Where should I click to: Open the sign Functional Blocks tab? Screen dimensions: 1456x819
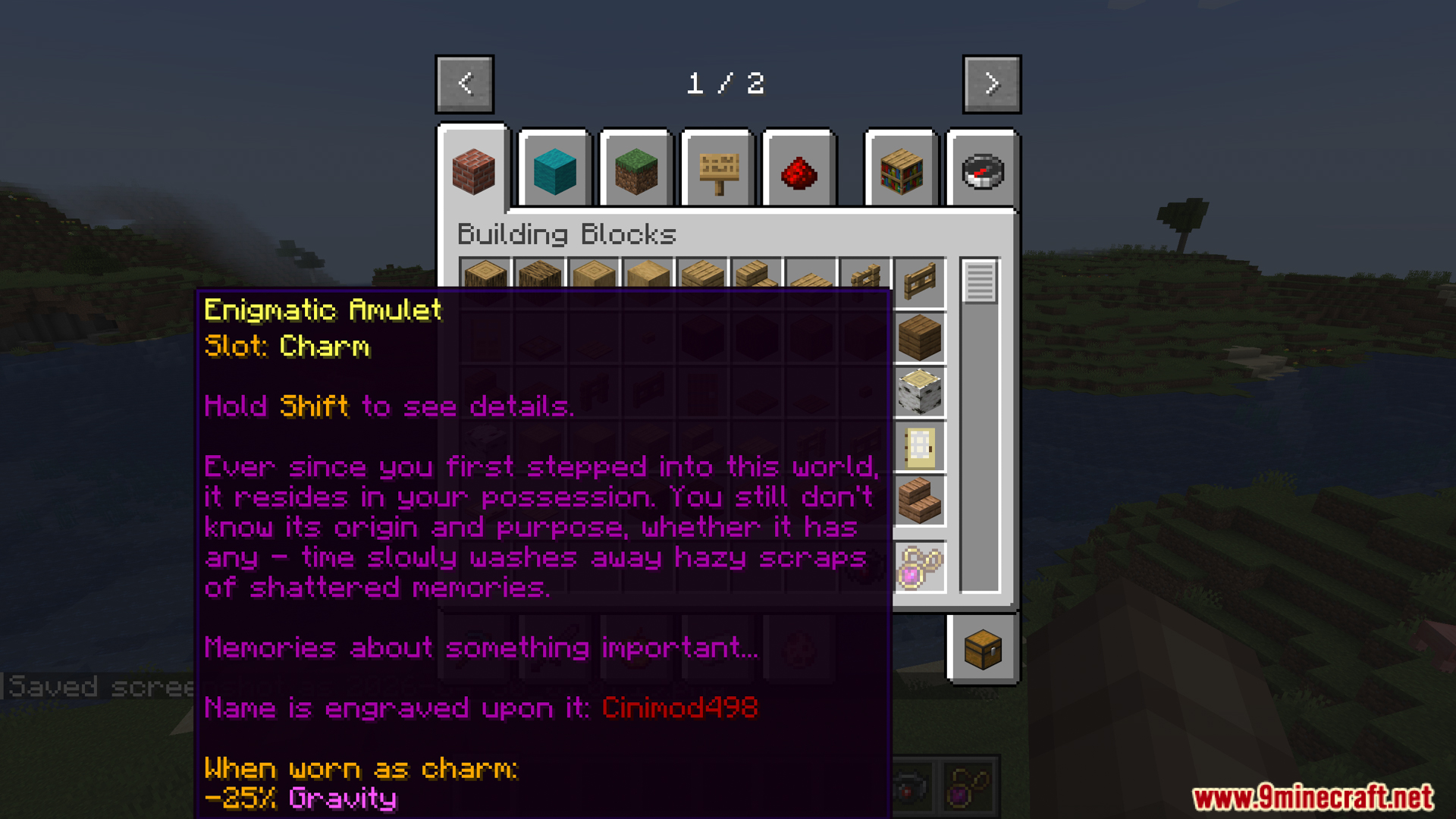point(717,171)
